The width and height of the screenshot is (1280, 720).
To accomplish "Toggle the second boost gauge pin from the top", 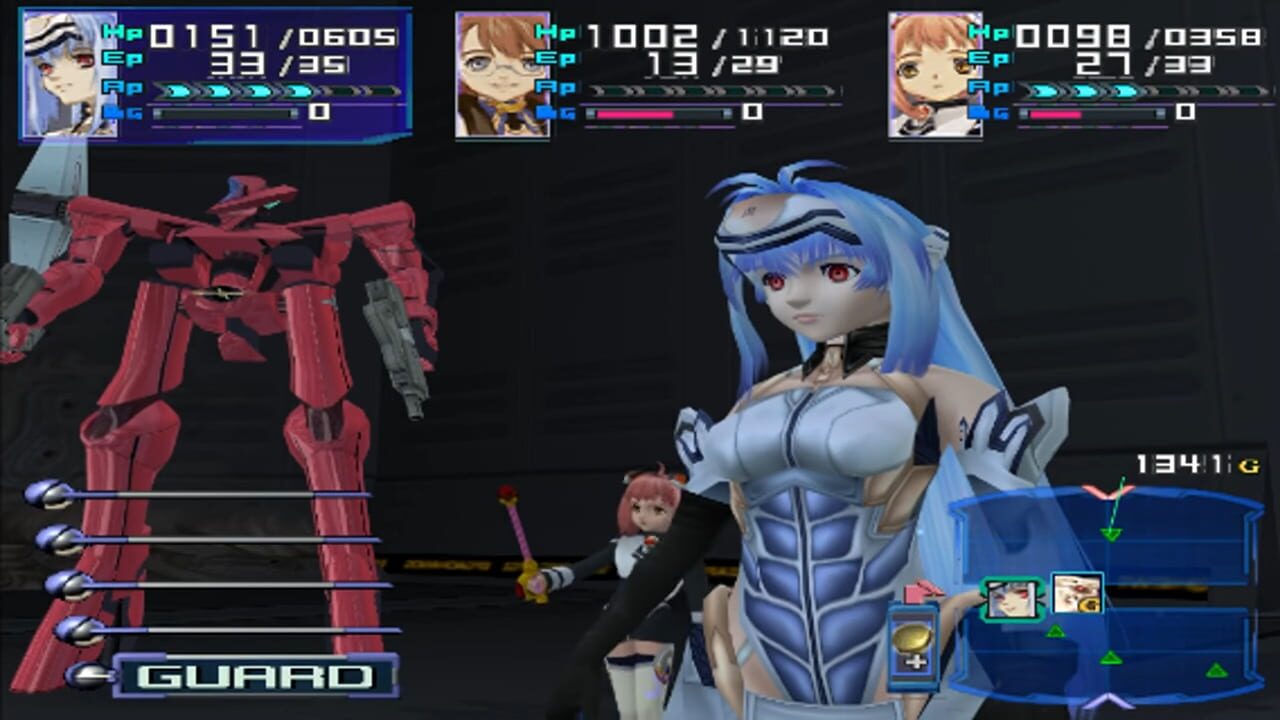I will pos(60,541).
